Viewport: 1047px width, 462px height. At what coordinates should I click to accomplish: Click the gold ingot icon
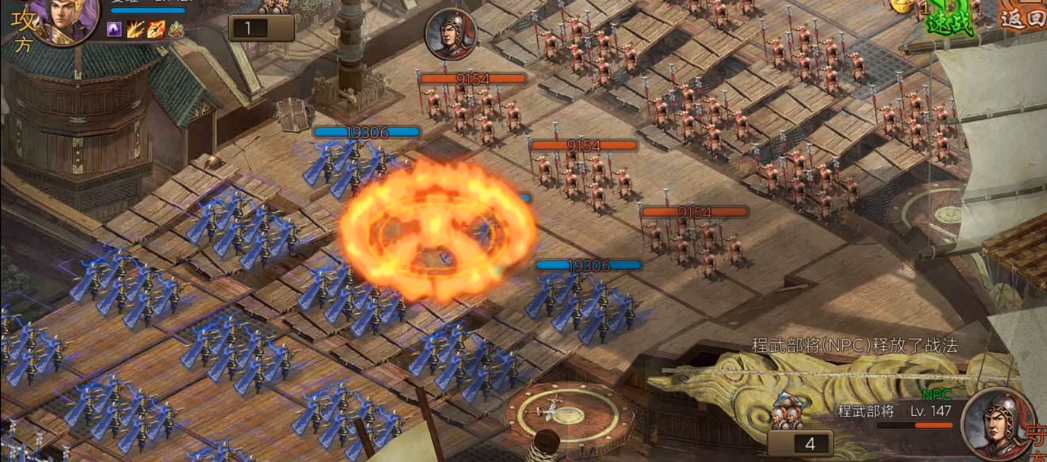902,5
